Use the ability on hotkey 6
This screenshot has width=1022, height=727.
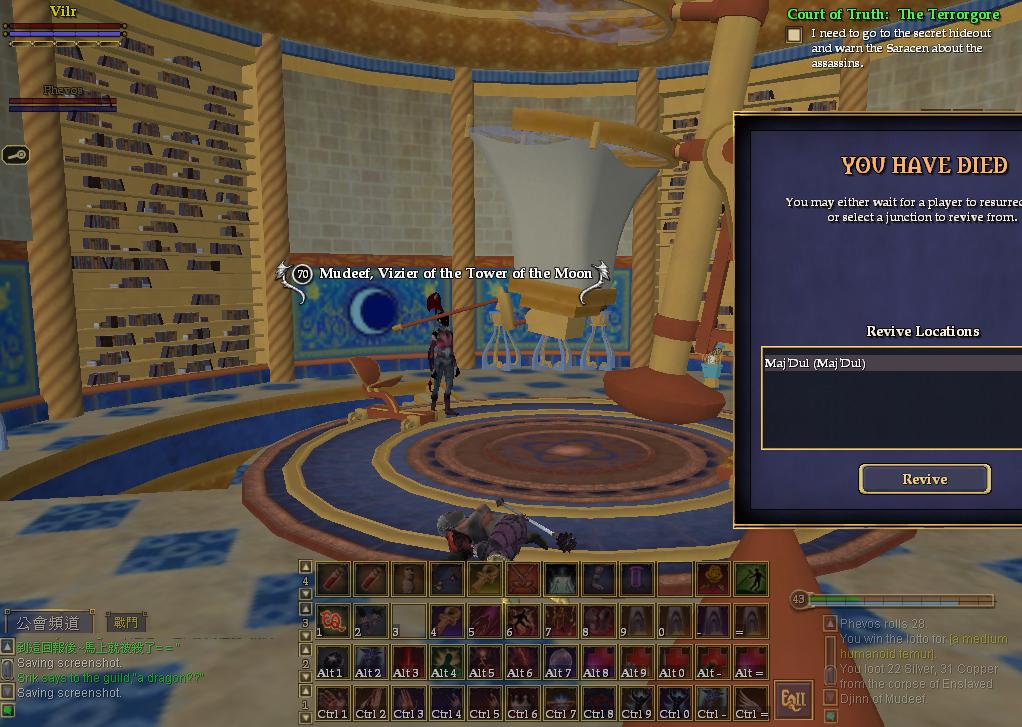pyautogui.click(x=521, y=620)
